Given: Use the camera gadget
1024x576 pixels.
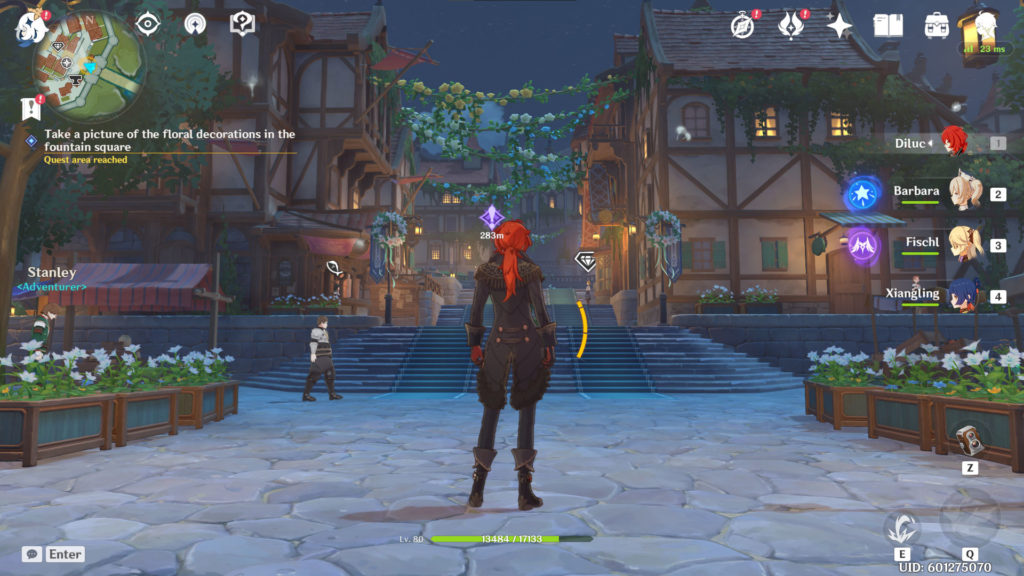Looking at the screenshot, I should pos(969,441).
